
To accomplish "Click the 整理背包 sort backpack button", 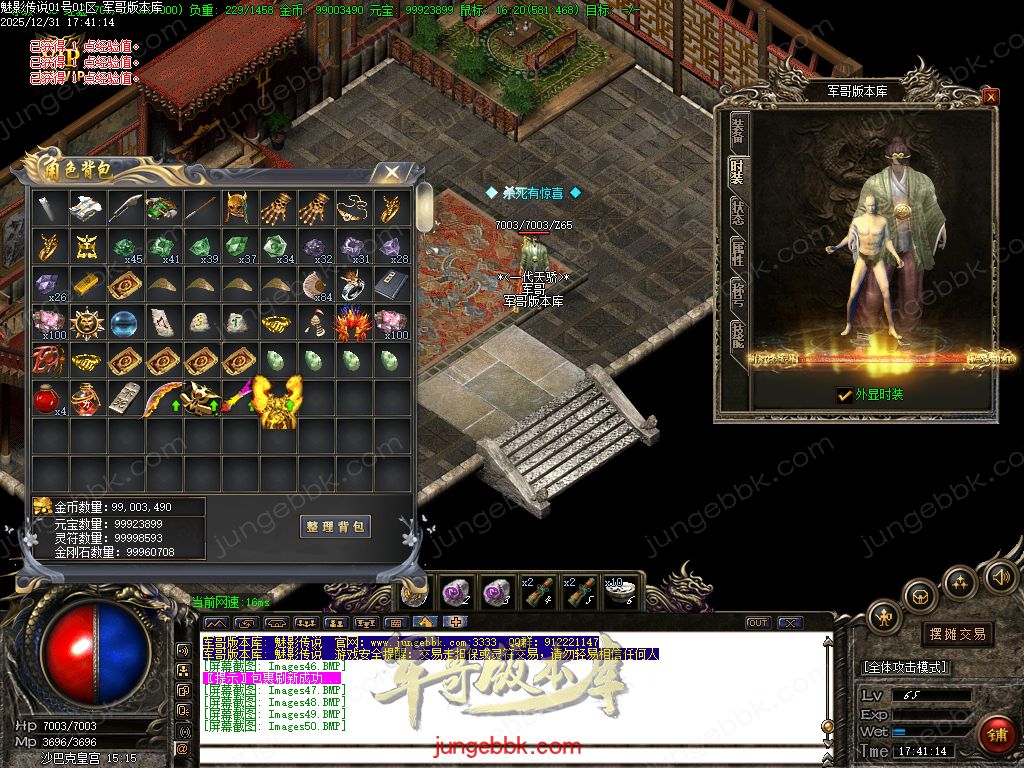I will point(335,526).
